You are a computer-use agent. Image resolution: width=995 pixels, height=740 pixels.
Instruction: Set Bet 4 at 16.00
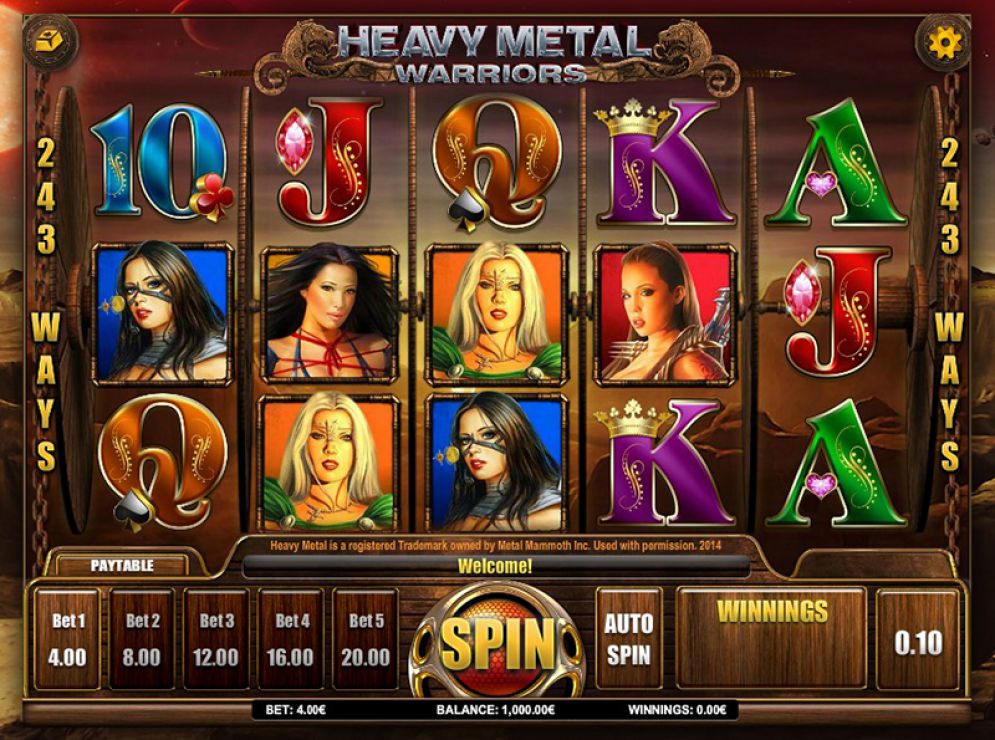tap(290, 640)
